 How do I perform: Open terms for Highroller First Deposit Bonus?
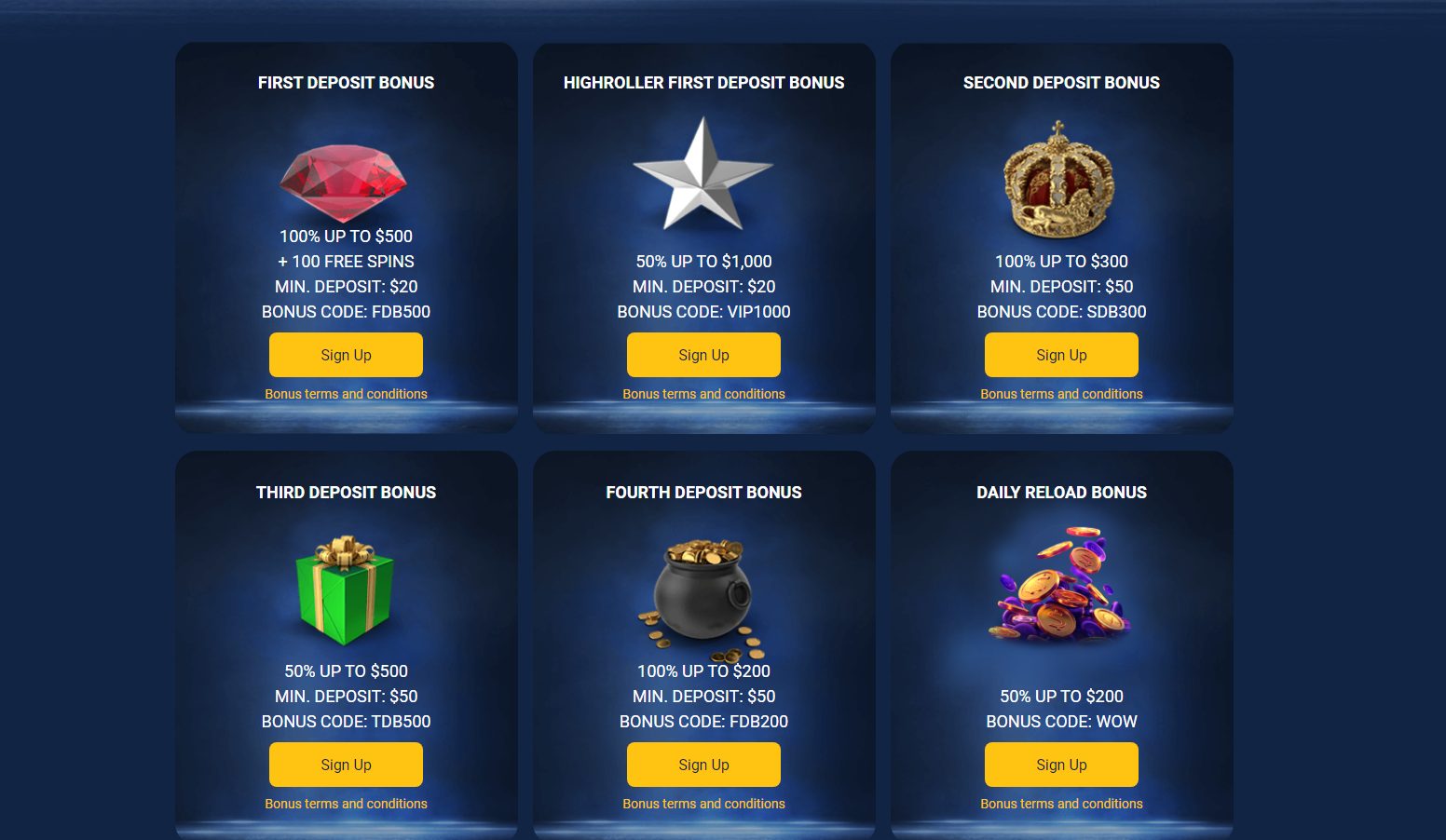click(703, 394)
